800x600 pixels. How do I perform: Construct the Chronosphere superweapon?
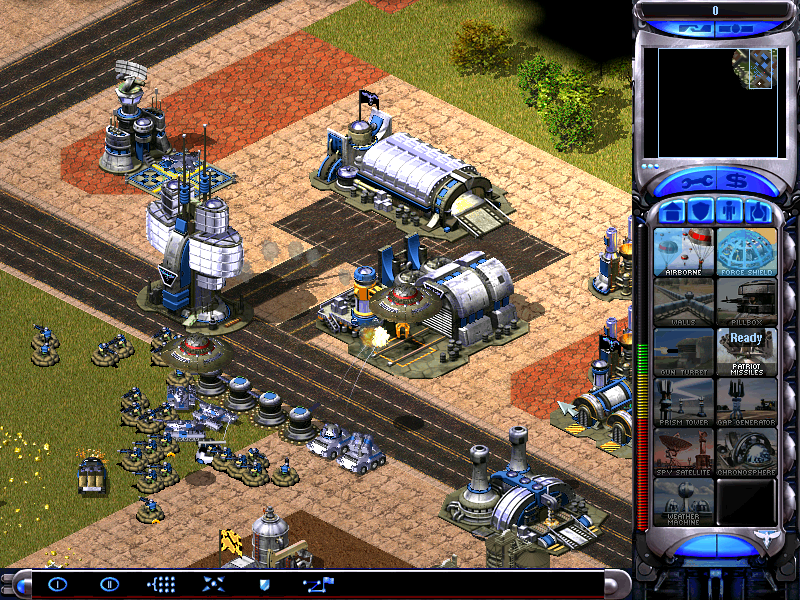(x=746, y=452)
